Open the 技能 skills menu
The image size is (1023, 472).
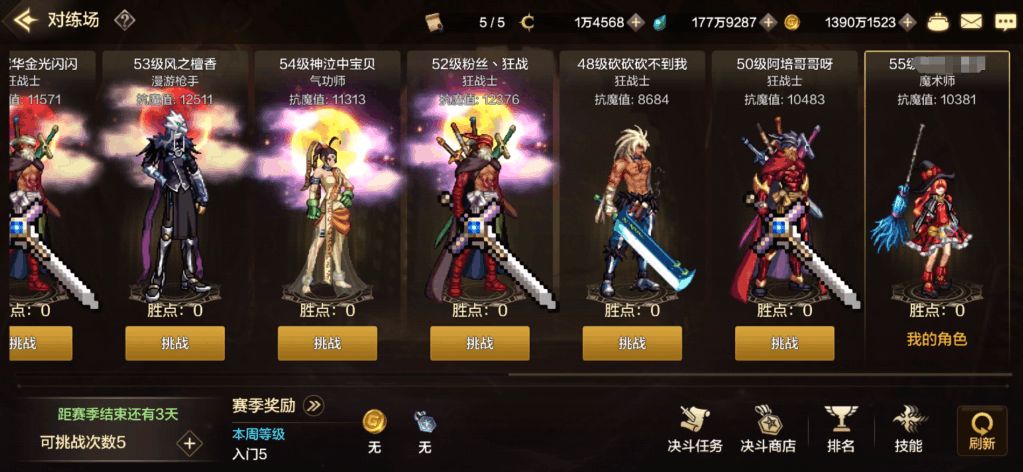tap(908, 430)
